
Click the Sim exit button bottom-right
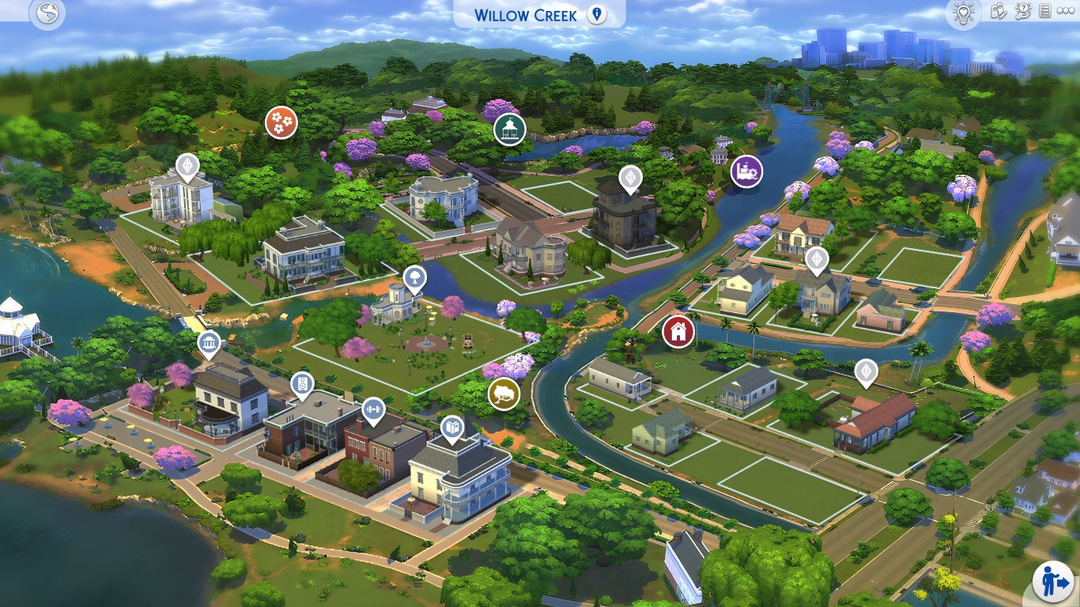[1053, 581]
